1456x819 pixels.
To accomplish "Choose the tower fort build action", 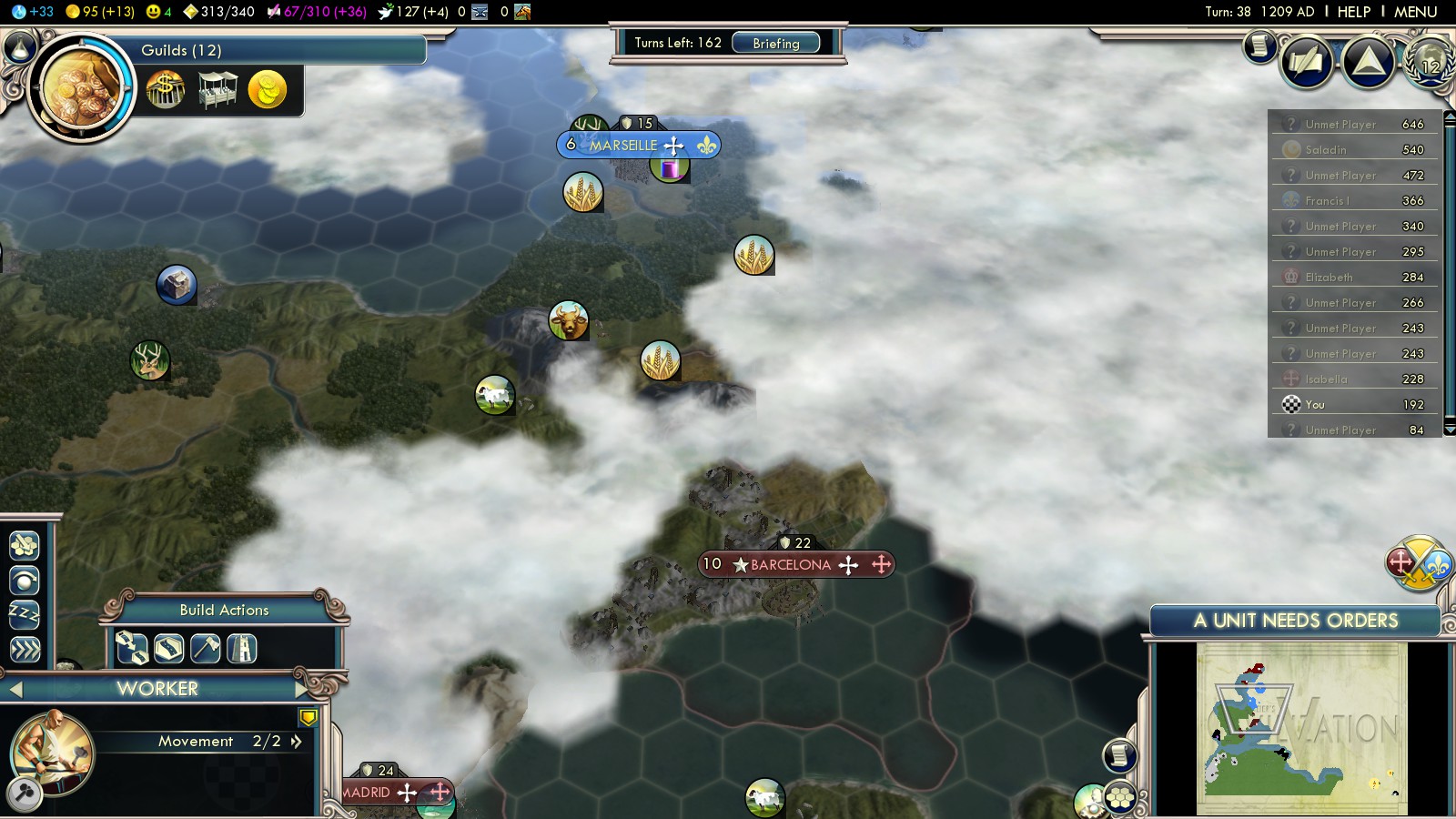I will (242, 648).
